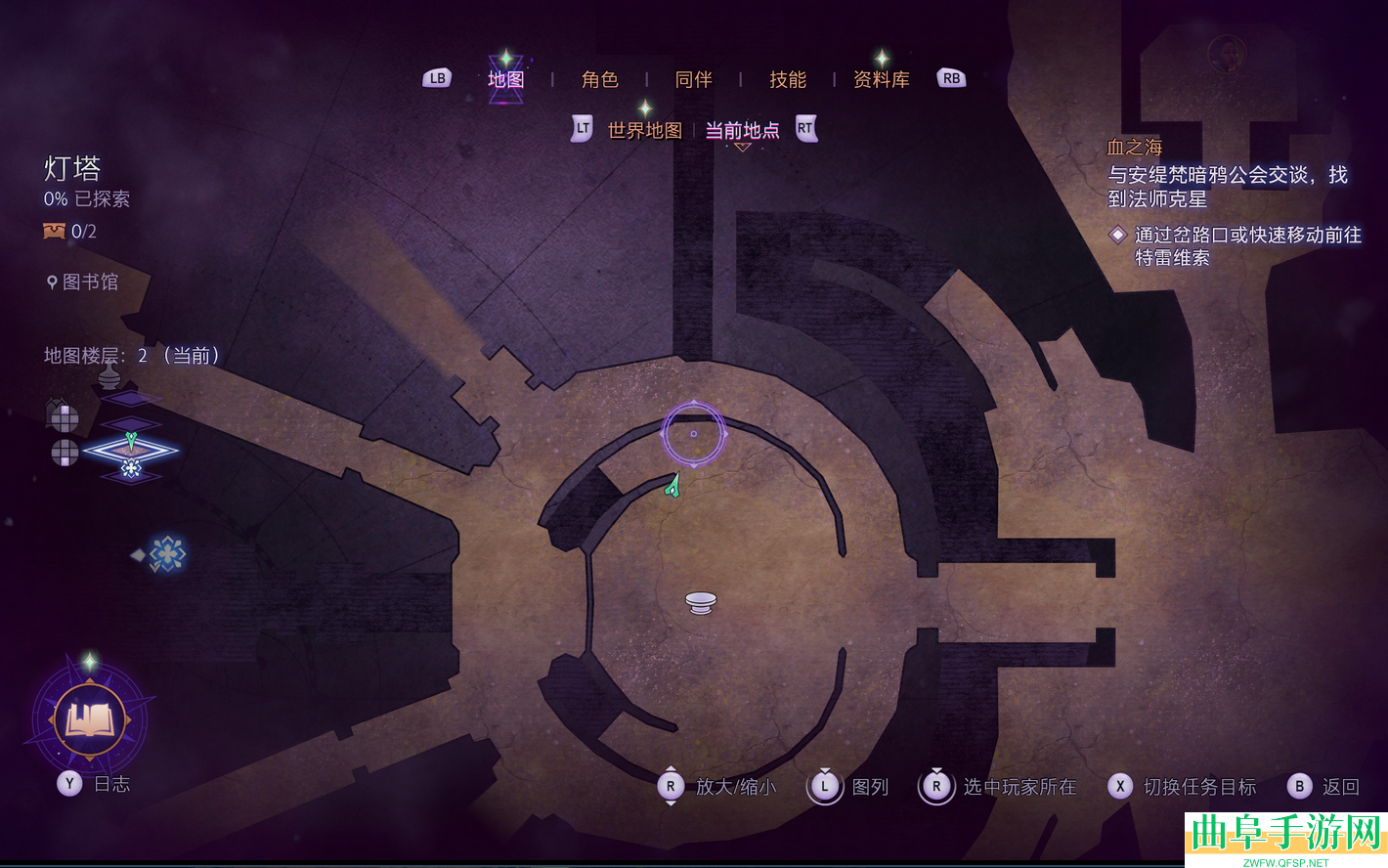
Task: Select the 技能 skills tab
Action: 787,79
